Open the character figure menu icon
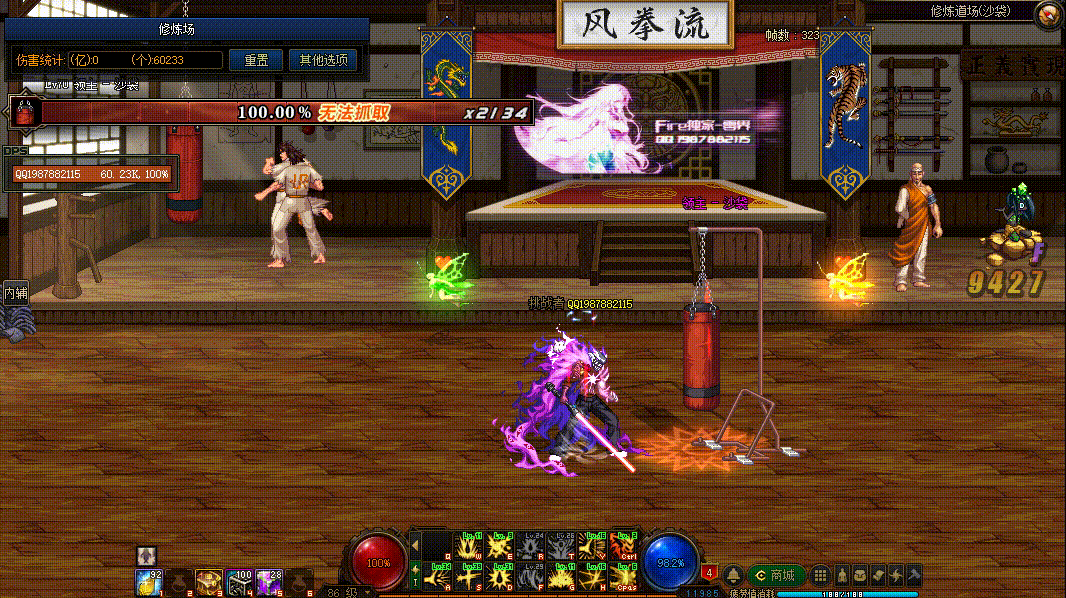The image size is (1066, 598). (x=842, y=575)
